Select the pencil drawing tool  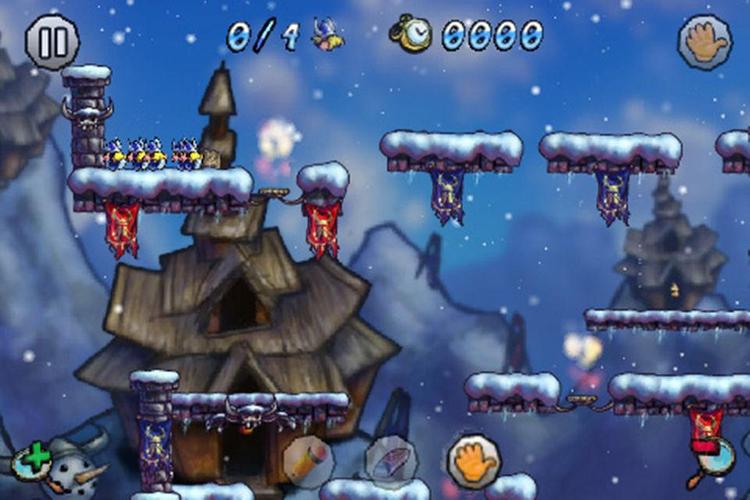pyautogui.click(x=307, y=462)
